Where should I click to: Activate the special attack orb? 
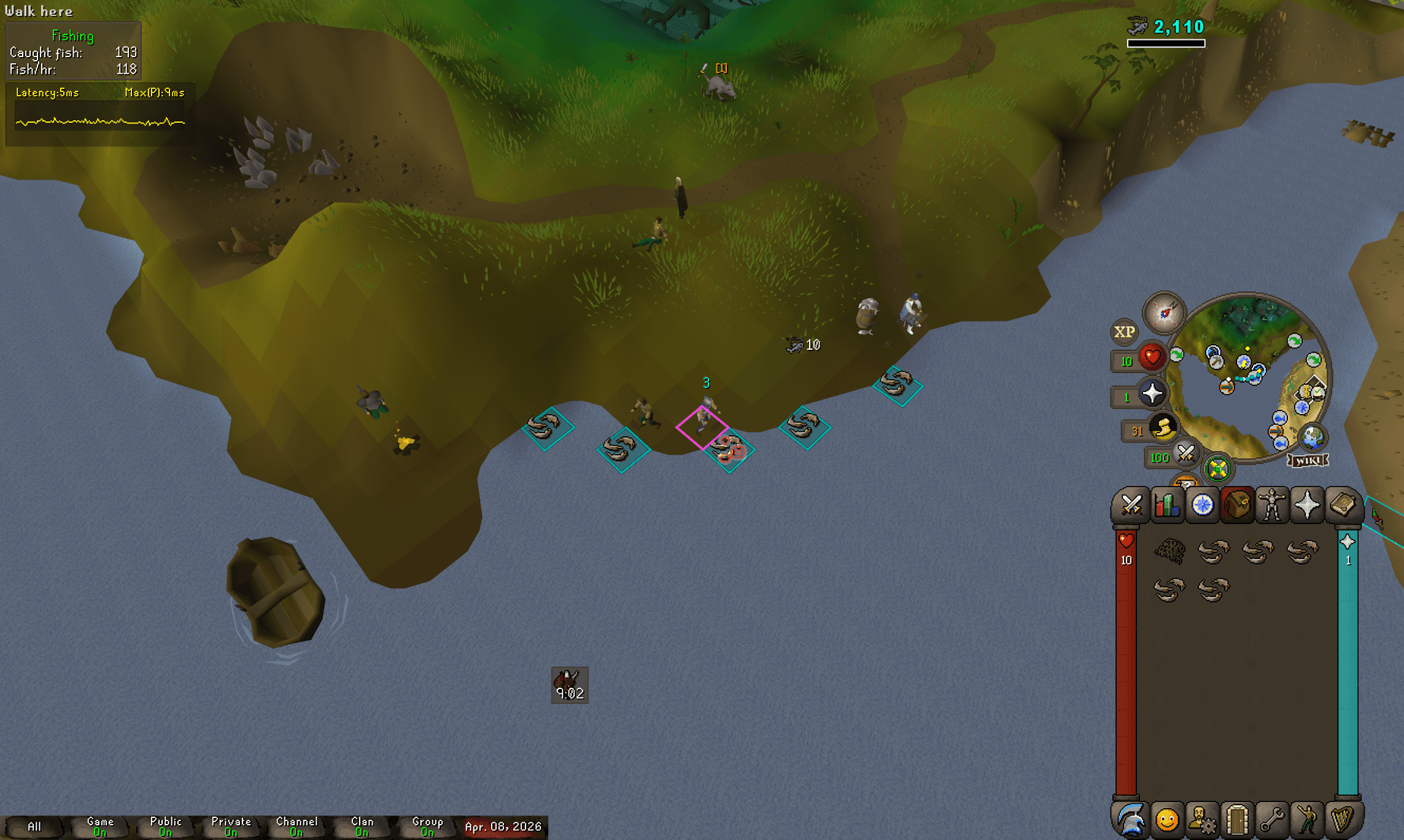[x=1186, y=455]
